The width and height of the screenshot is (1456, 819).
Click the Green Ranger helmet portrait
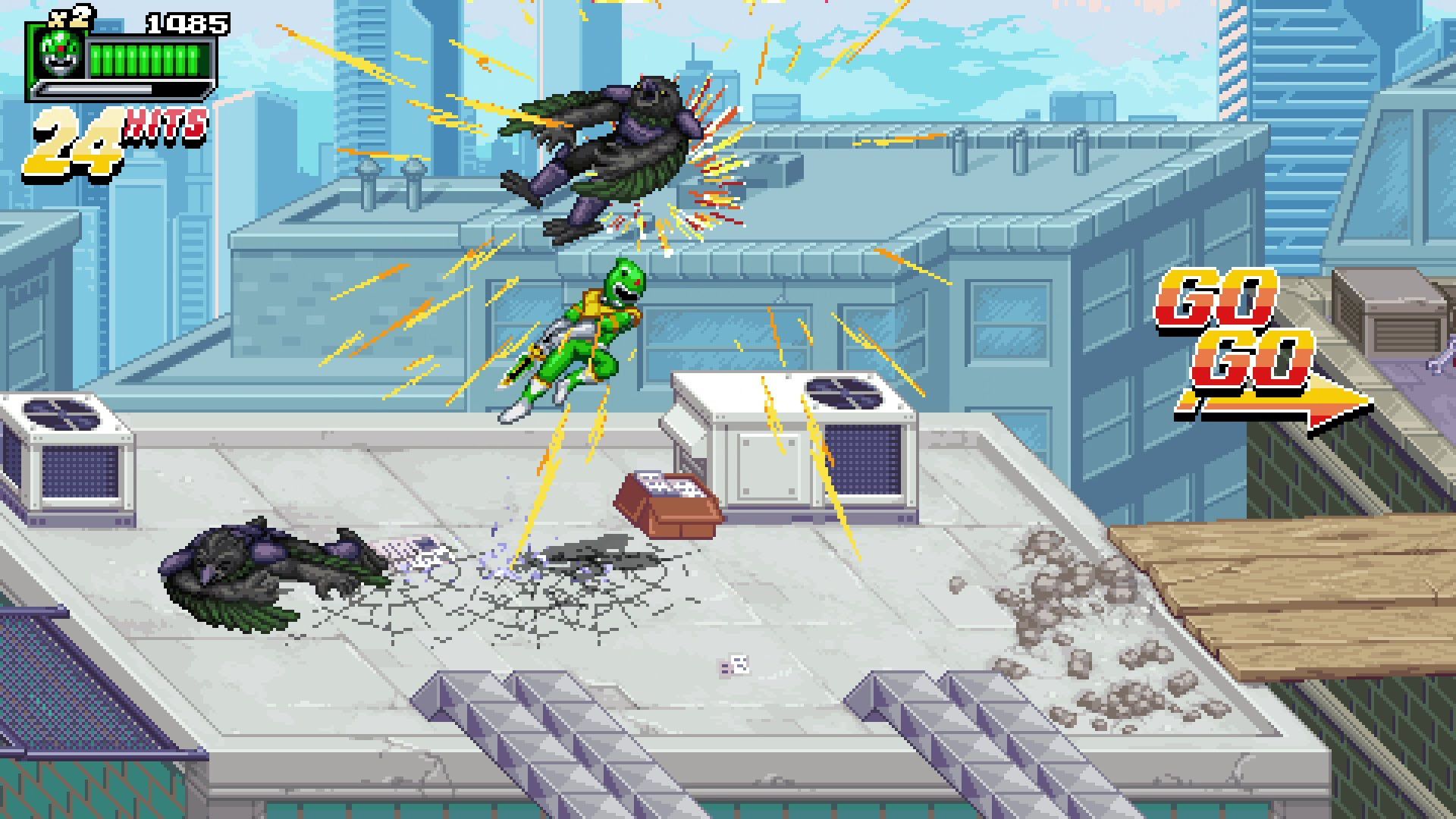click(60, 55)
